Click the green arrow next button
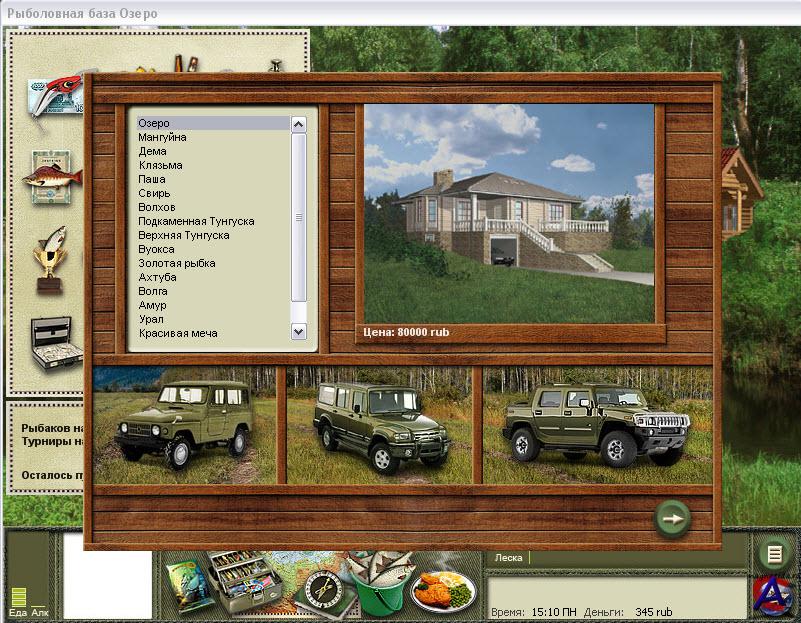This screenshot has height=623, width=801. 673,518
